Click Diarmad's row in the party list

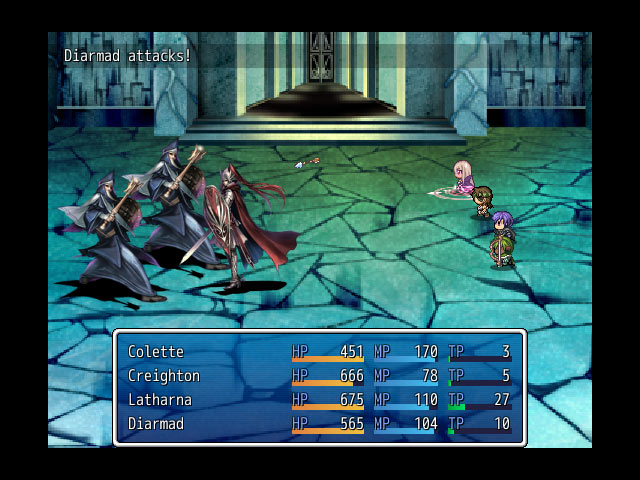tap(318, 424)
